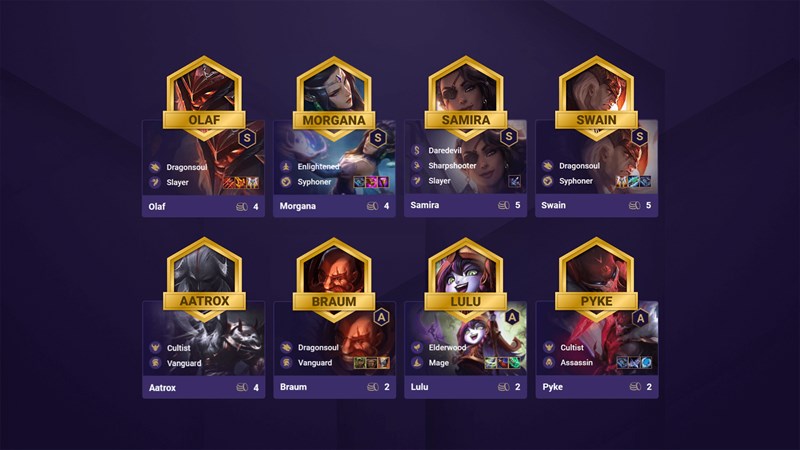Click the S tier badge on Olaf

pos(246,137)
